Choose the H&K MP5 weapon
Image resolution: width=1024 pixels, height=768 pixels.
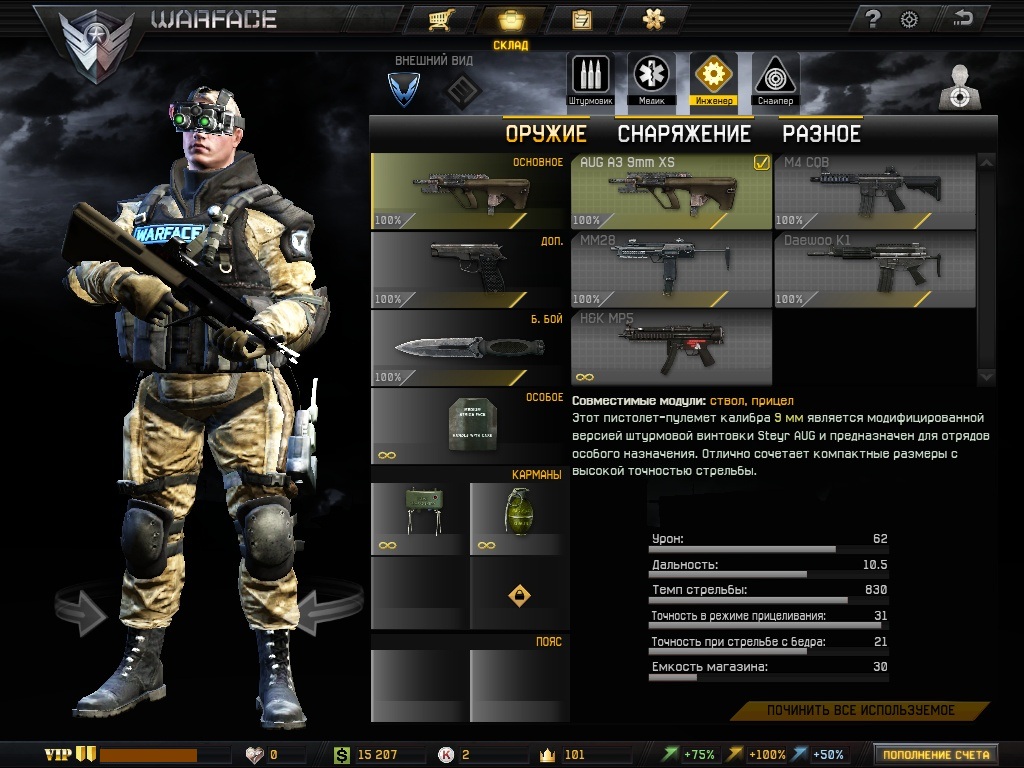[x=671, y=347]
